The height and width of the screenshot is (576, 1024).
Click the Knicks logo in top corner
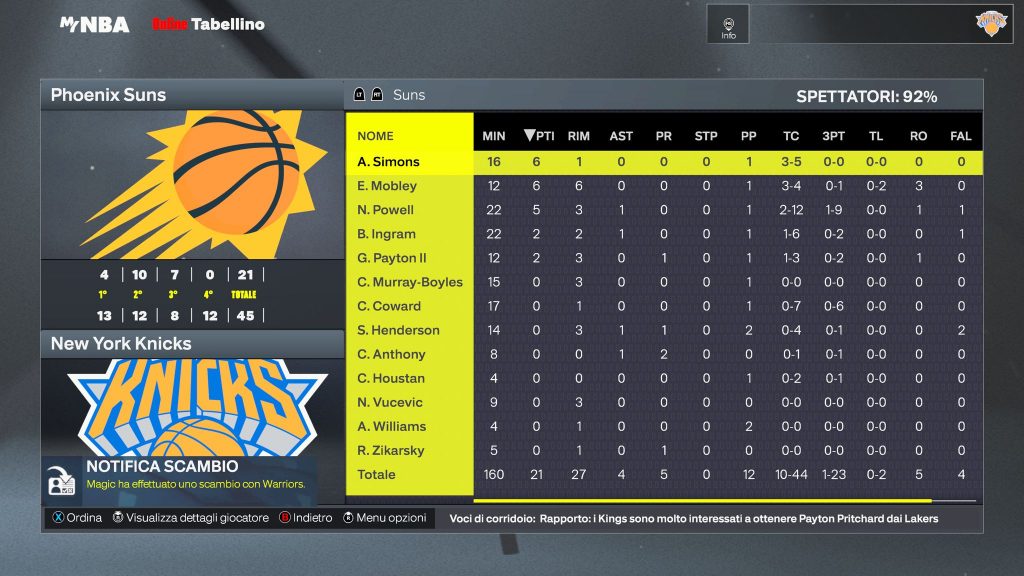click(991, 24)
